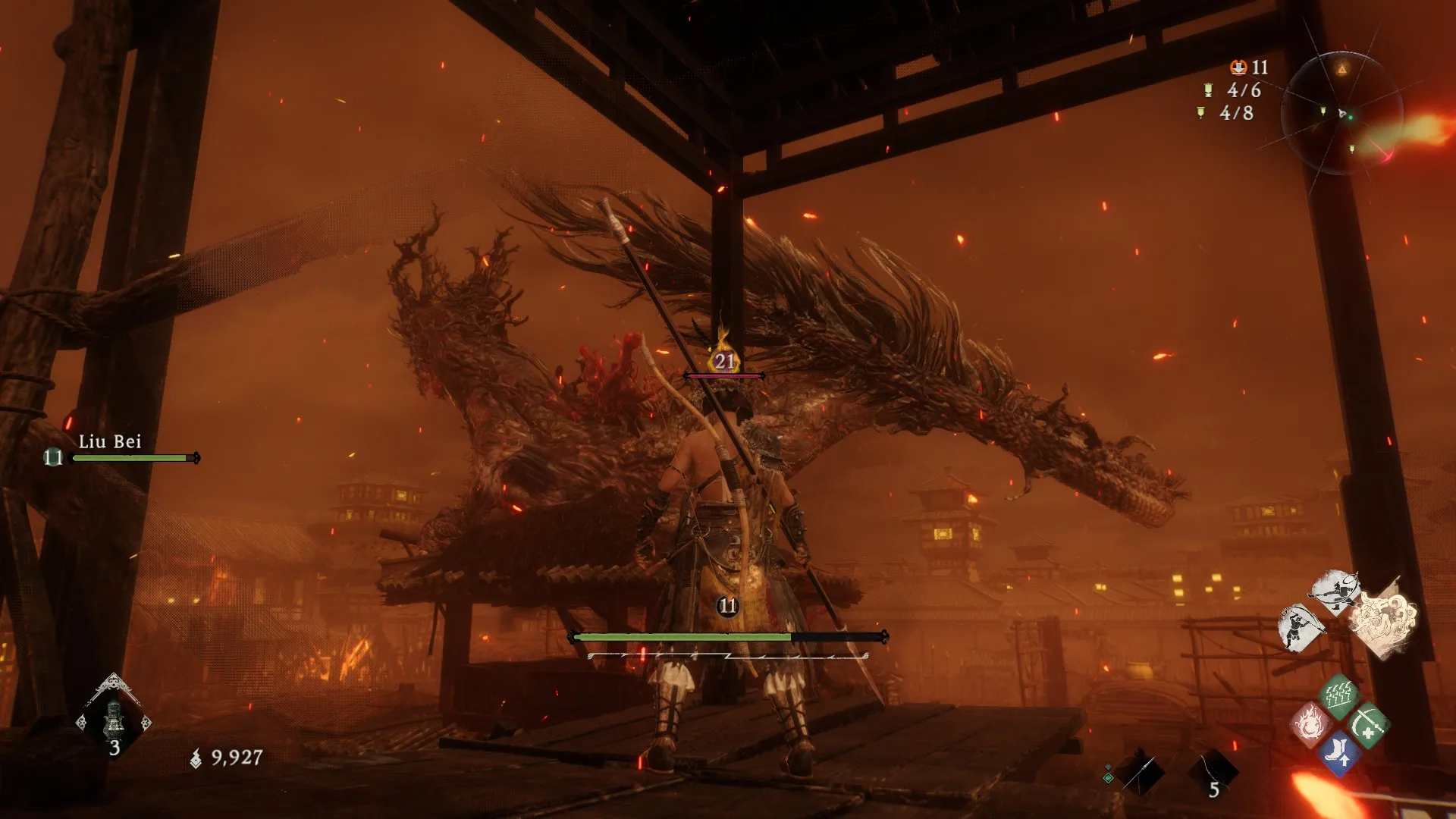The height and width of the screenshot is (819, 1456).
Task: Select the ranged weapon slot holding 5
Action: click(x=1213, y=773)
